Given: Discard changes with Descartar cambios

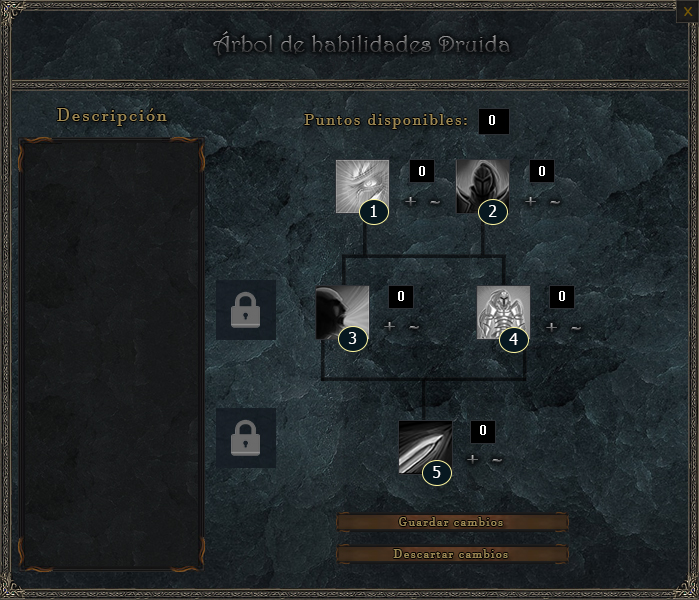Looking at the screenshot, I should [x=451, y=554].
